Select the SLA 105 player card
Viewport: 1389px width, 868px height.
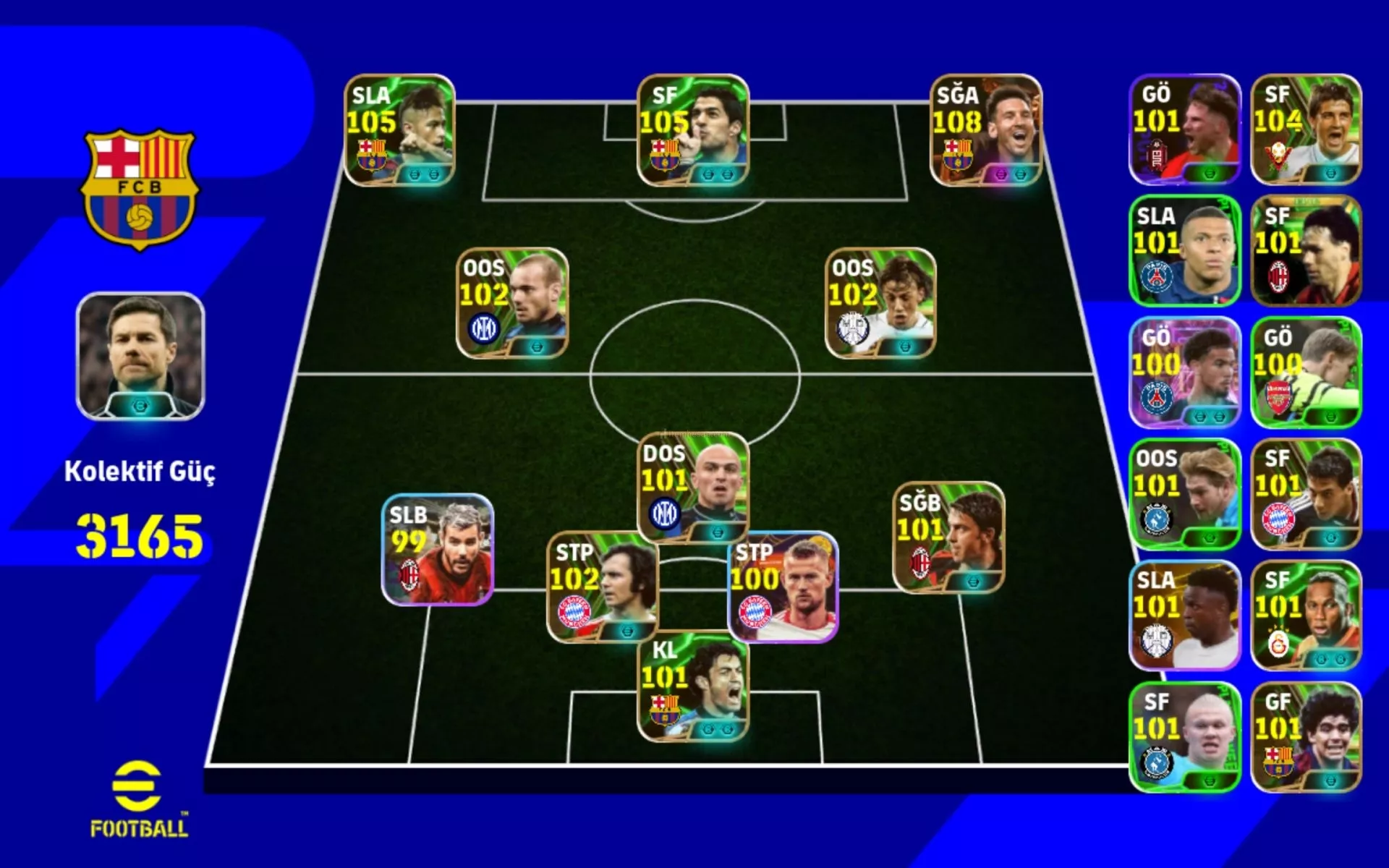(x=399, y=130)
